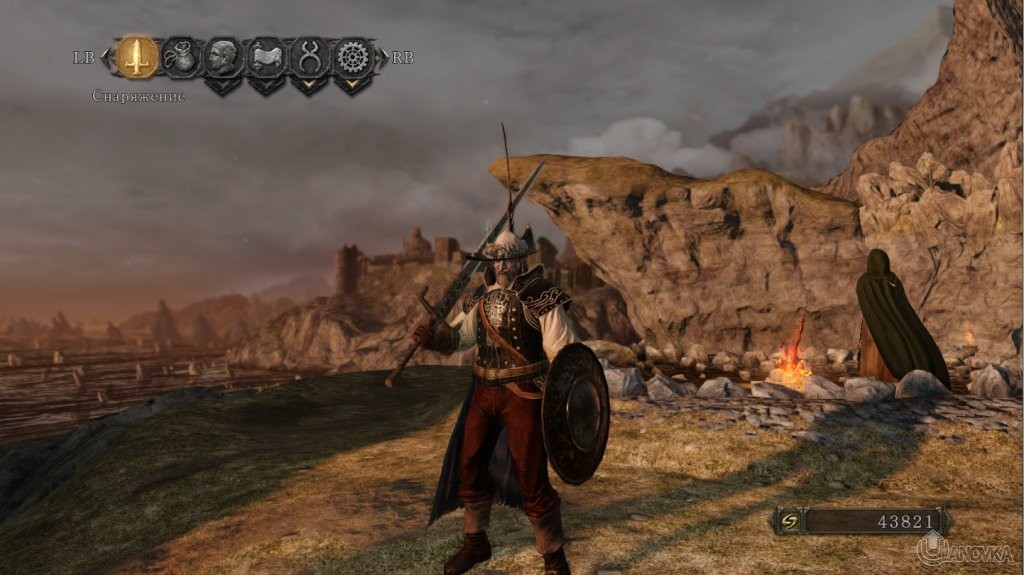Open the Equipment menu with sword icon
This screenshot has width=1024, height=575.
pyautogui.click(x=137, y=57)
